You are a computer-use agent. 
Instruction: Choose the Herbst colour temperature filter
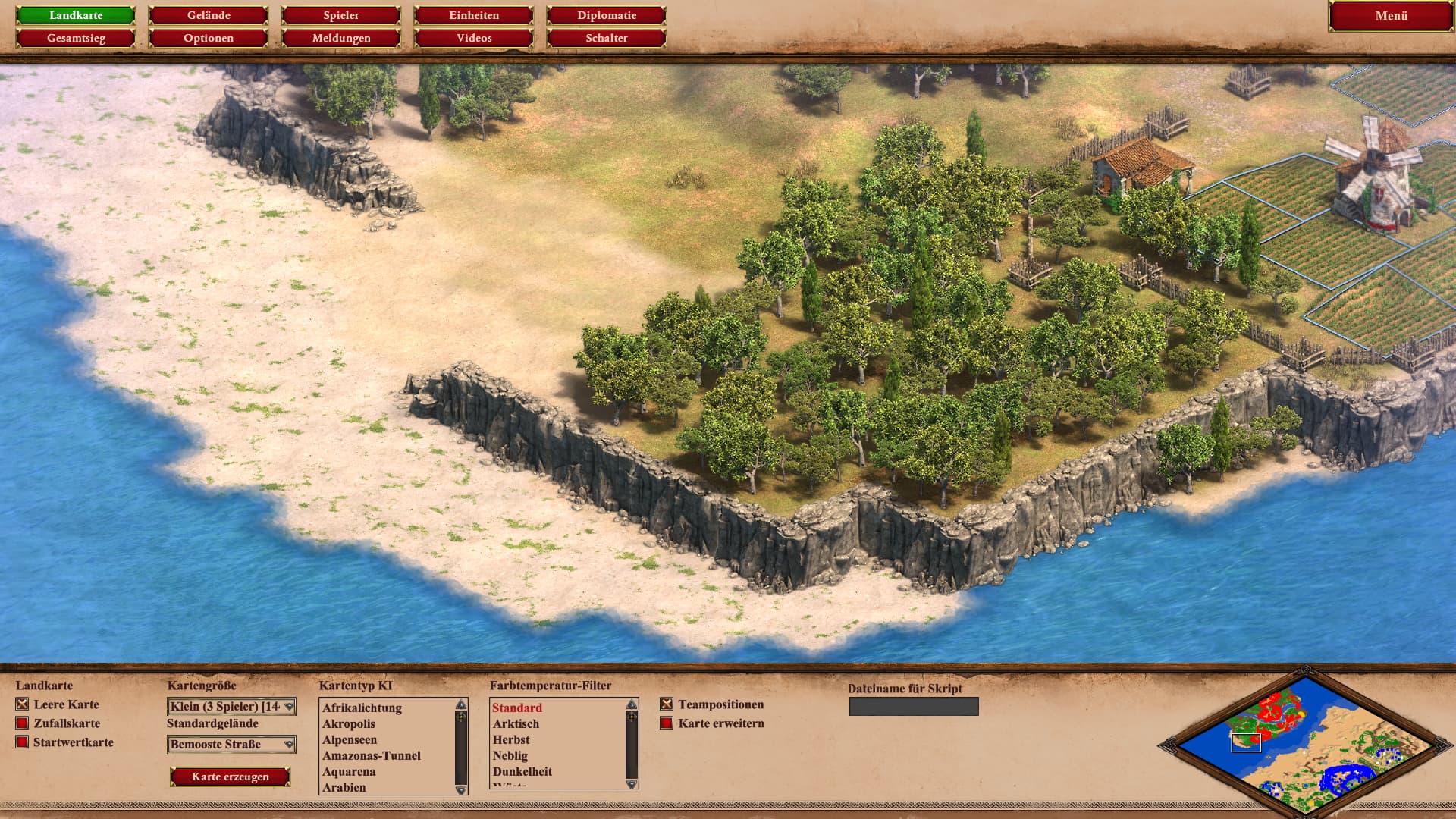[x=511, y=740]
